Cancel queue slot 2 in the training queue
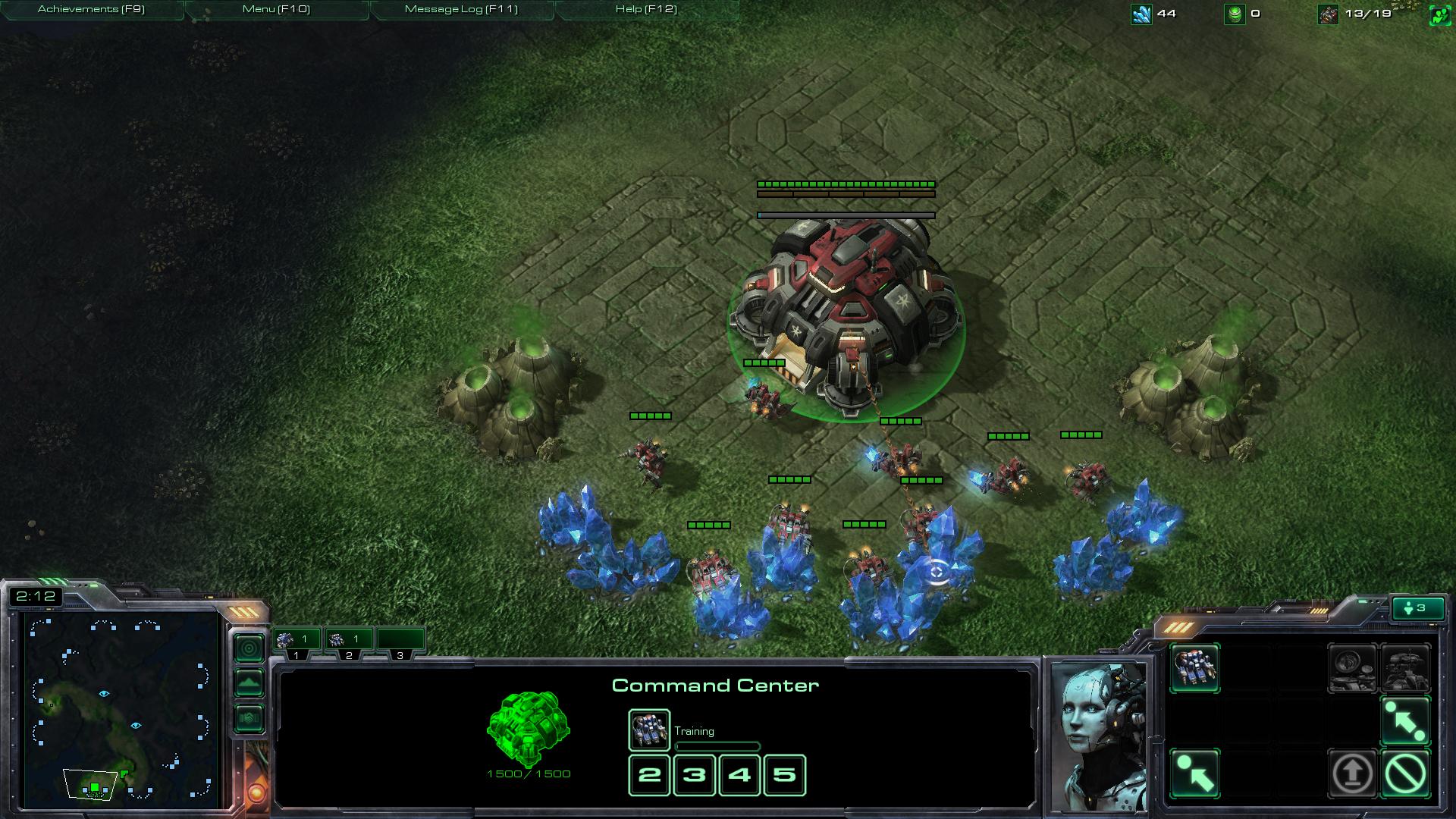The width and height of the screenshot is (1456, 819). (648, 775)
